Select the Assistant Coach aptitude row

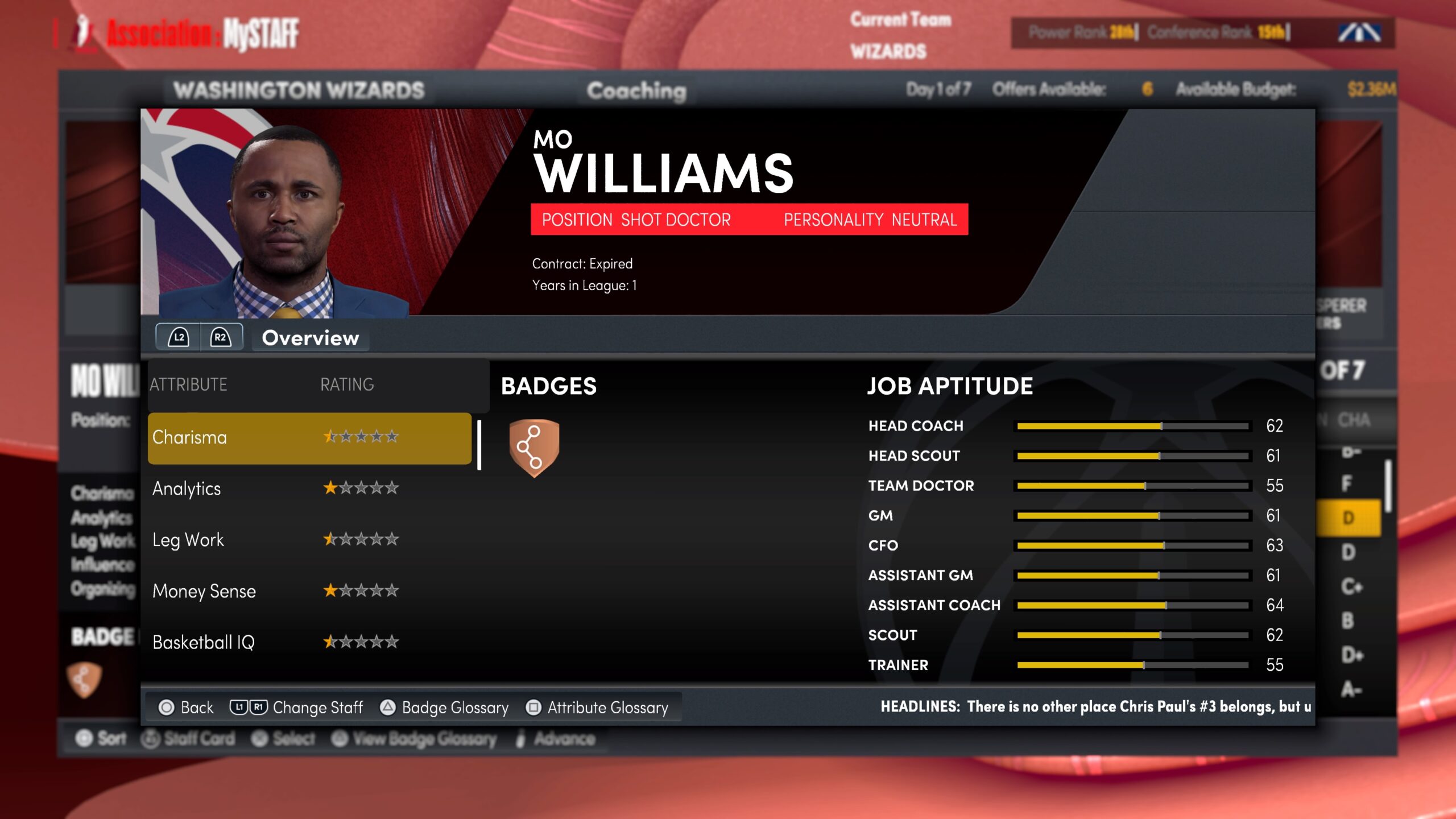pos(1075,605)
